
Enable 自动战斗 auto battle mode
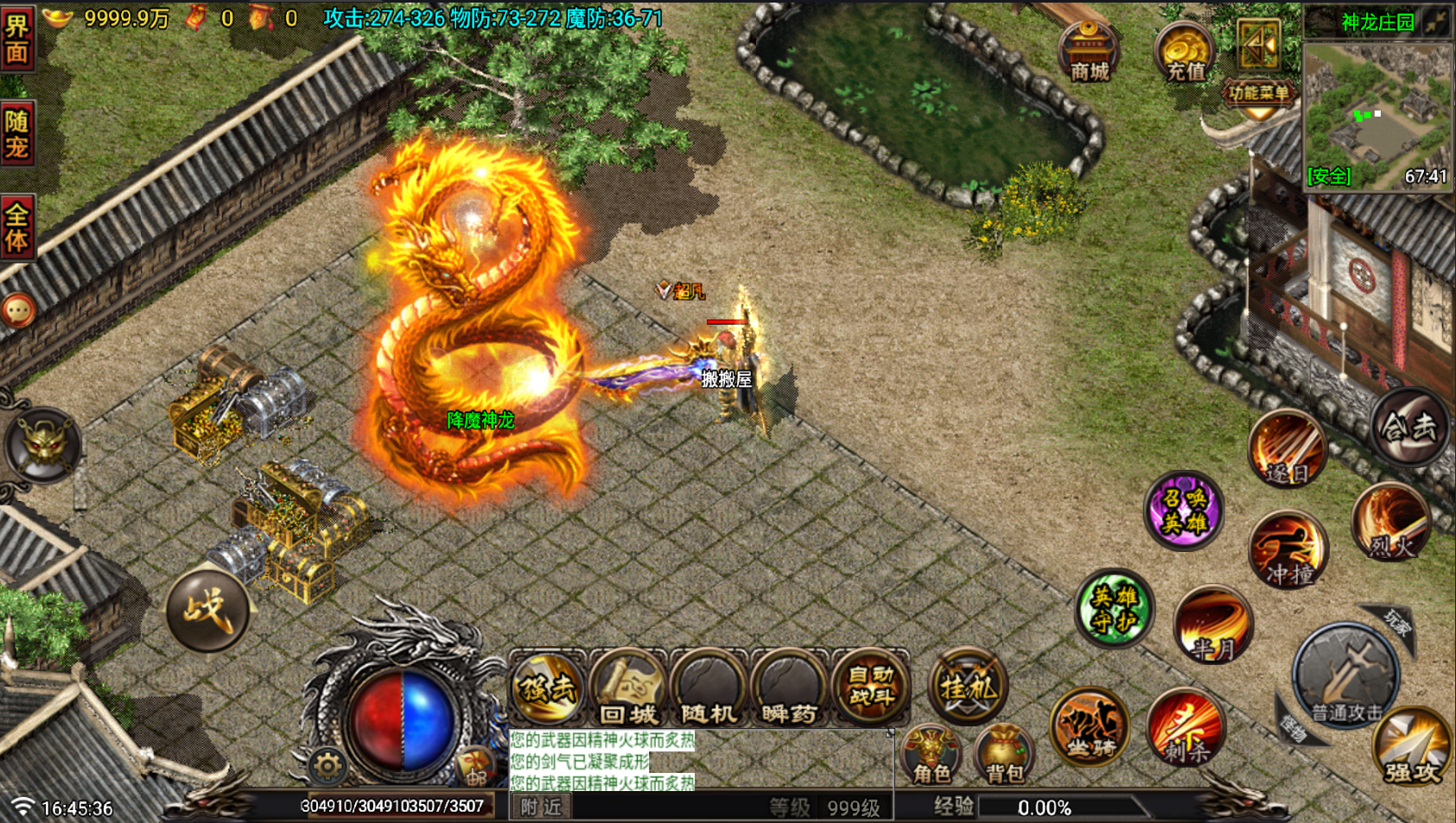(870, 687)
